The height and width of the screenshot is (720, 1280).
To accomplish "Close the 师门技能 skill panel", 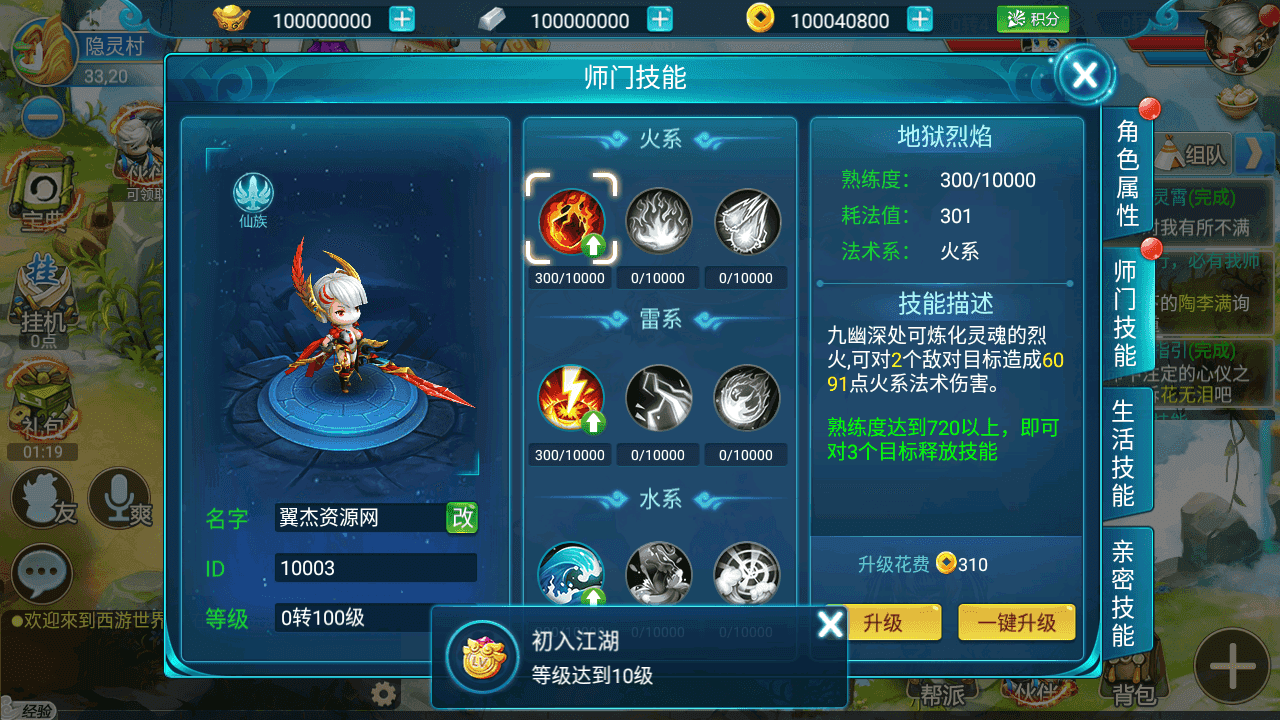I will click(1084, 74).
